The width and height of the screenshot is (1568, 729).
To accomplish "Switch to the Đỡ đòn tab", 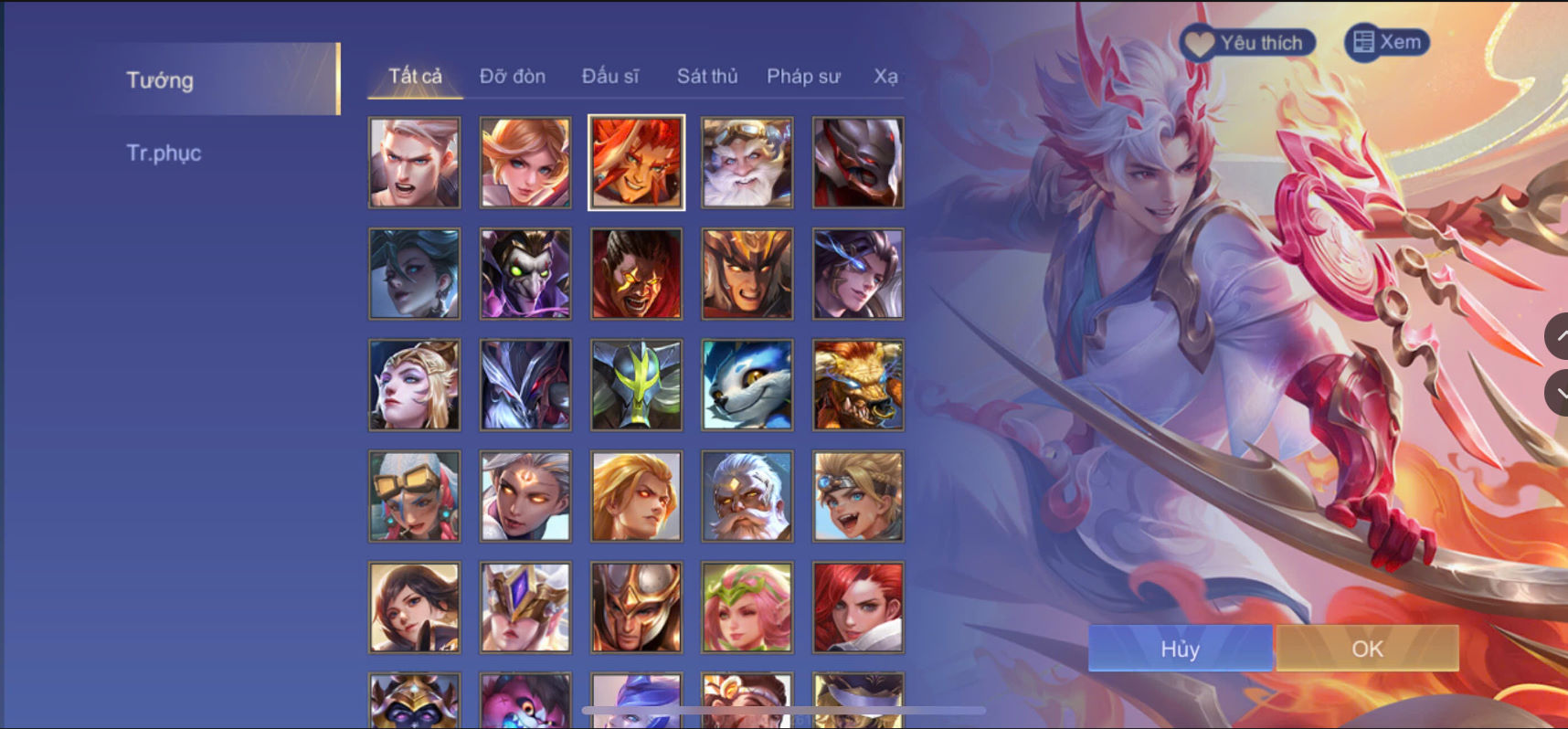I will (512, 77).
